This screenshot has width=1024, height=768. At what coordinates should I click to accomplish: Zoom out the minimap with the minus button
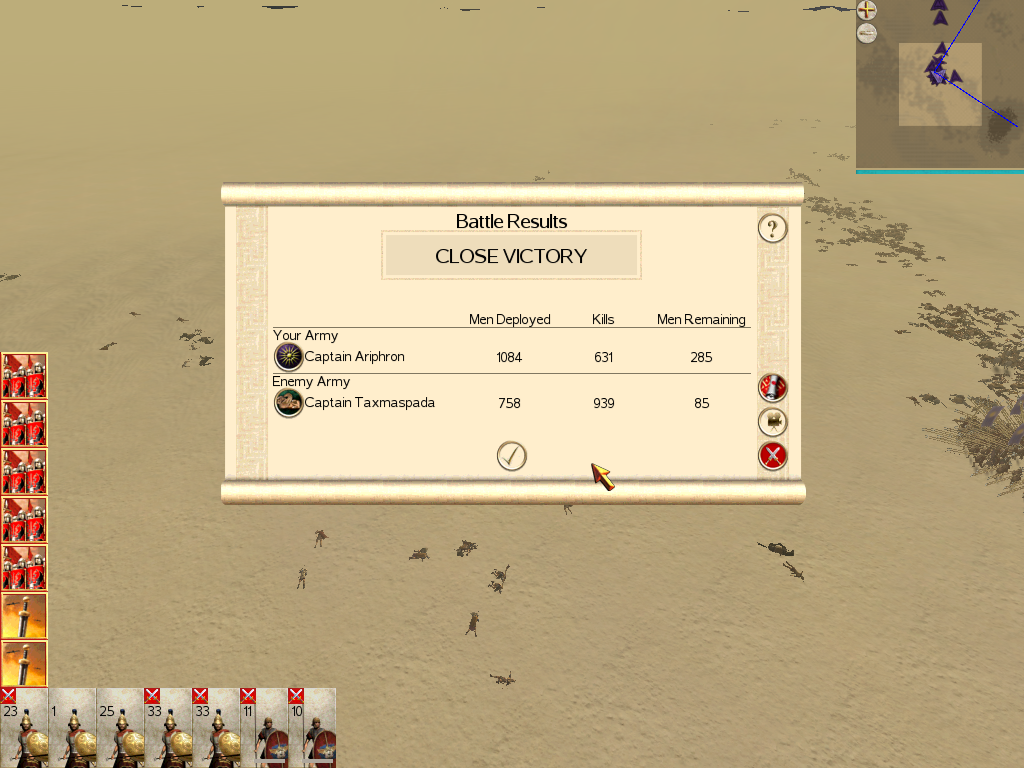867,34
